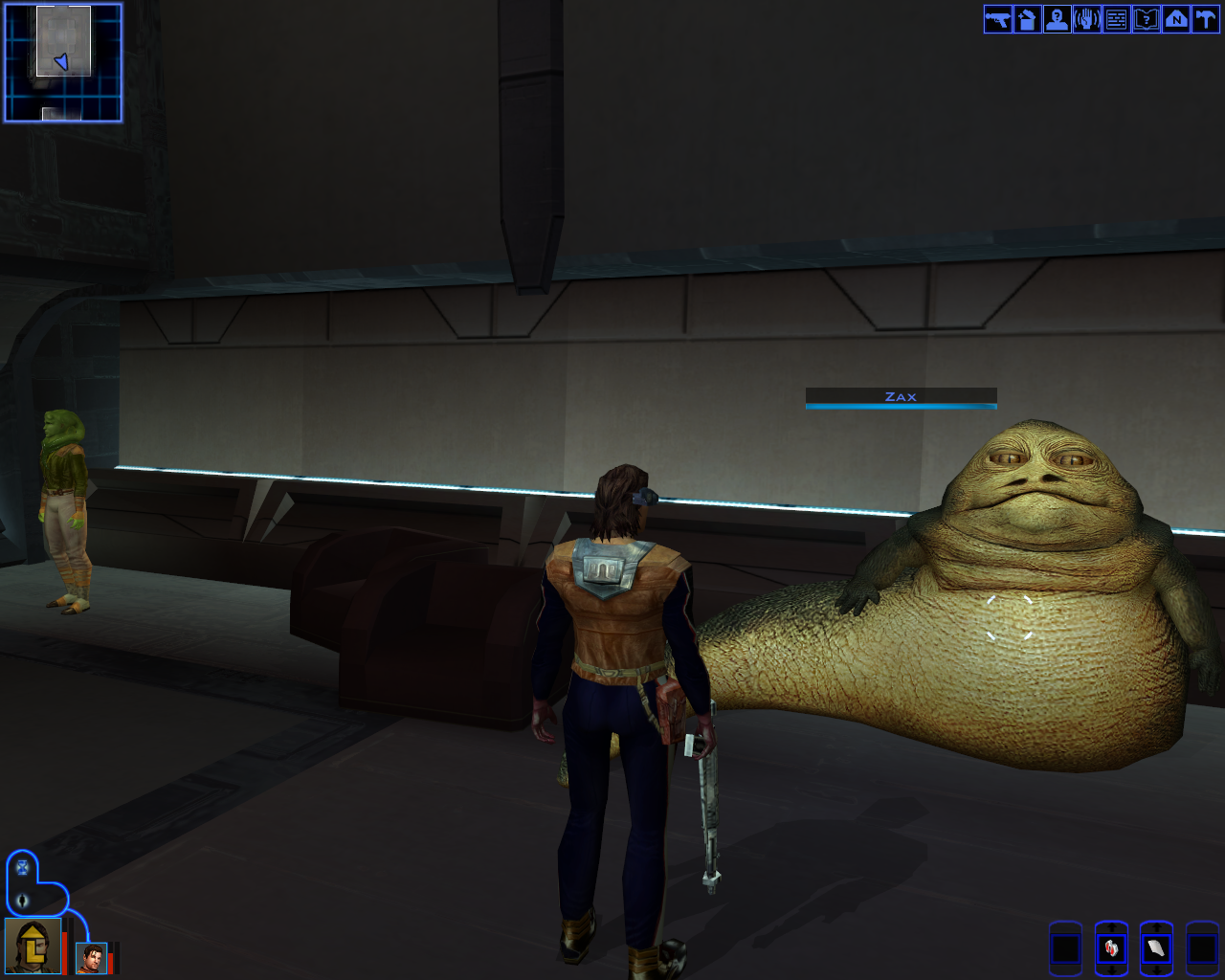Open the Character Record screen
The image size is (1225, 980).
coord(1058,19)
